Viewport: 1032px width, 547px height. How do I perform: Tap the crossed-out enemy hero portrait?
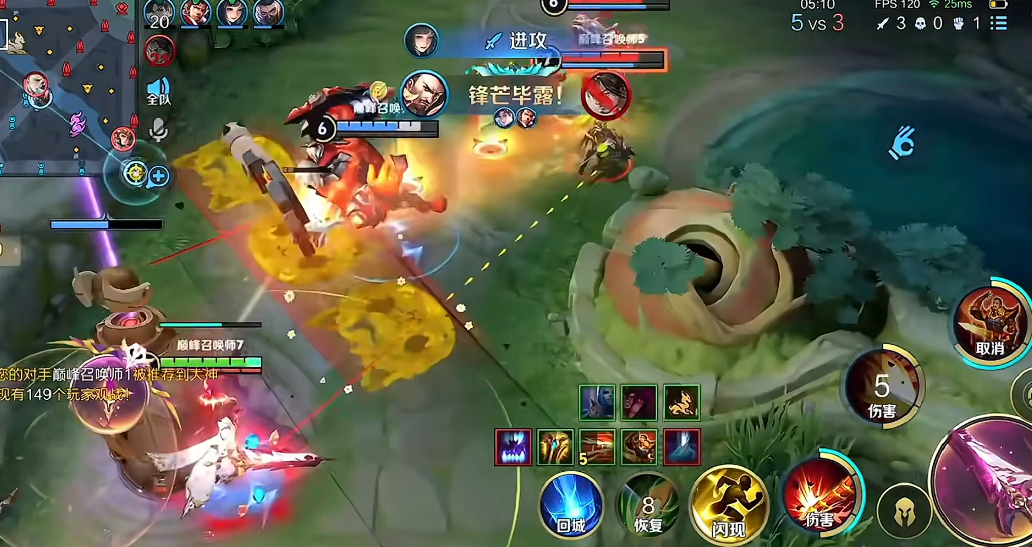[x=606, y=94]
